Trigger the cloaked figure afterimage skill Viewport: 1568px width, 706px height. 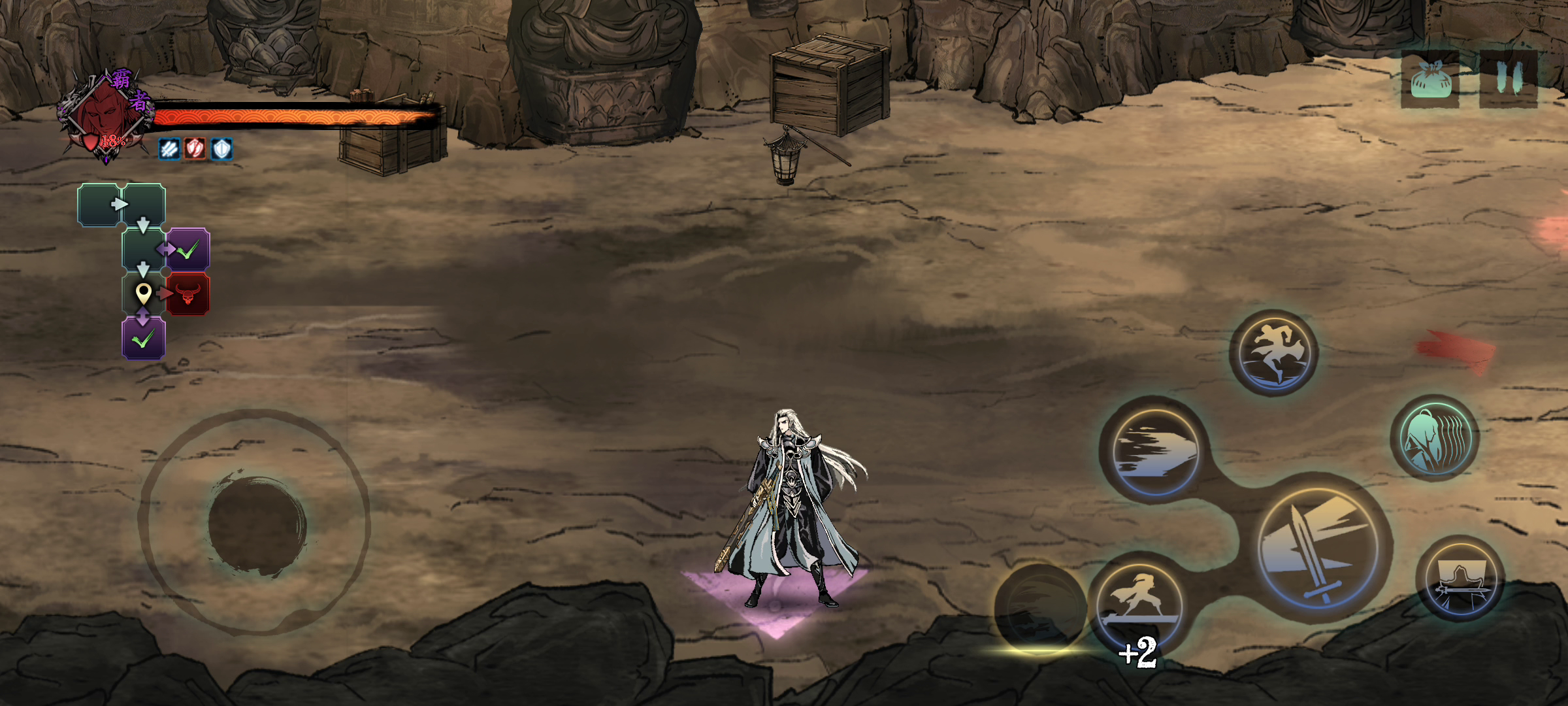pyautogui.click(x=1436, y=438)
